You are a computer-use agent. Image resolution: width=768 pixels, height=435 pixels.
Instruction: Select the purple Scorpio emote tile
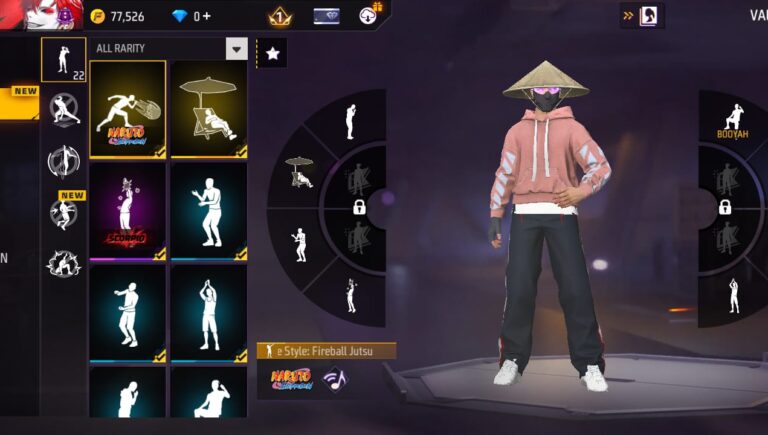(x=127, y=211)
